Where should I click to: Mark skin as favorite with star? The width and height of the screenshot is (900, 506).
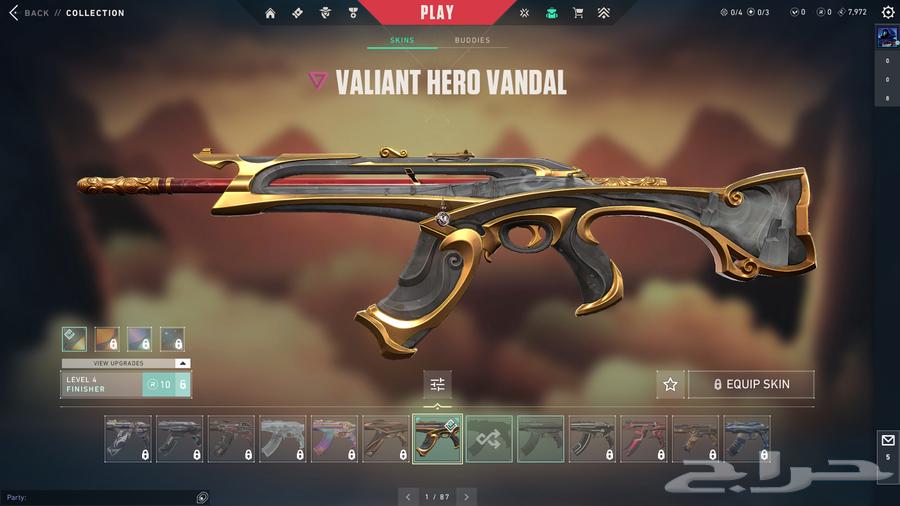coord(670,384)
